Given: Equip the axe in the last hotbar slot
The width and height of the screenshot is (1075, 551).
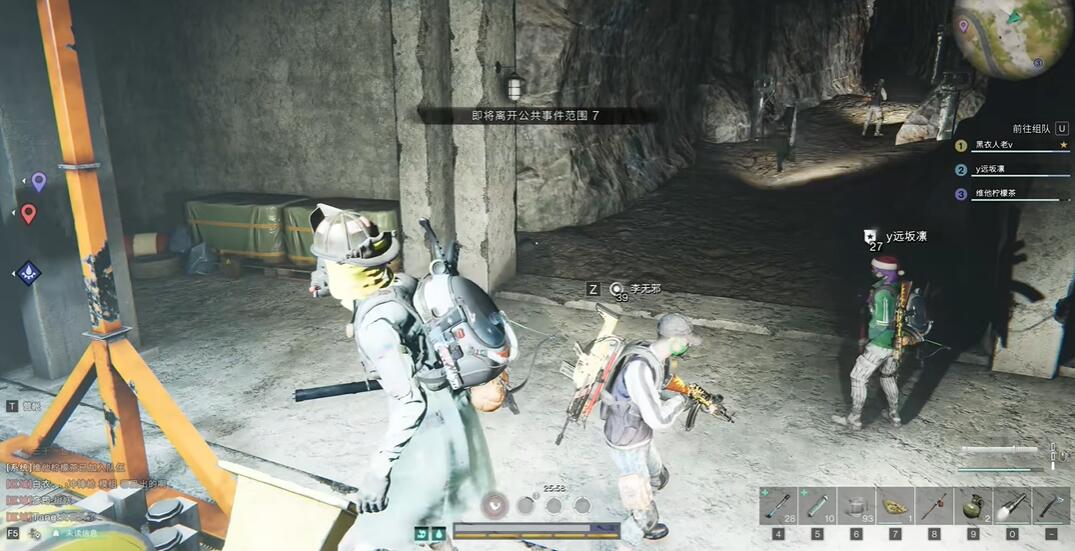Looking at the screenshot, I should 1050,506.
